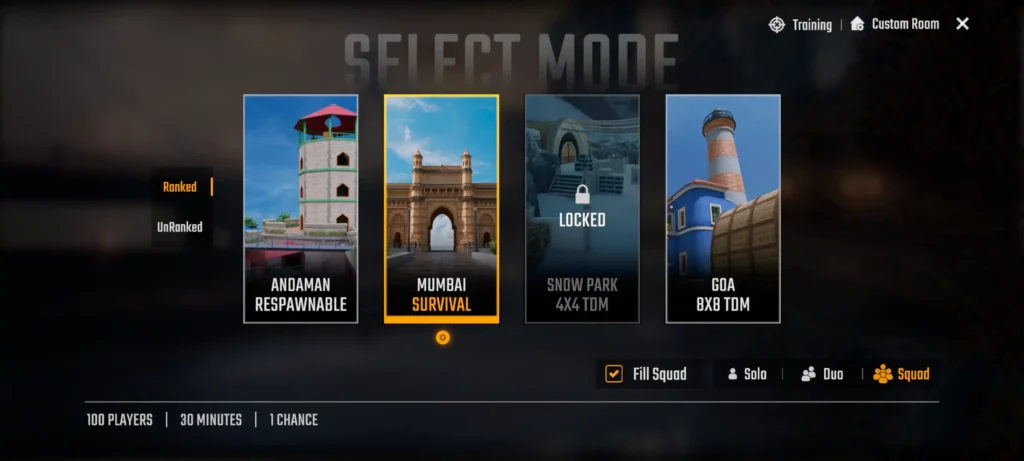Switch to the UnRanked tab

click(180, 227)
